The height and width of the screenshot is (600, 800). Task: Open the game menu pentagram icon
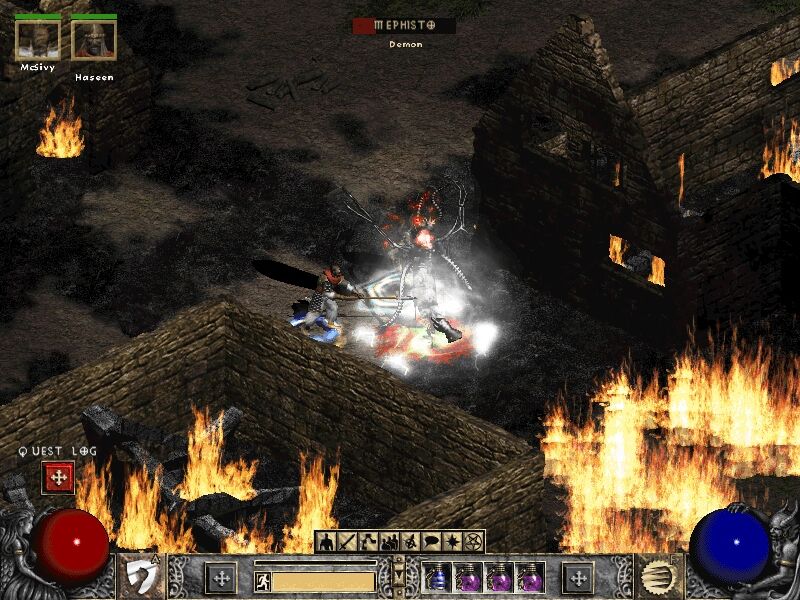(x=473, y=542)
